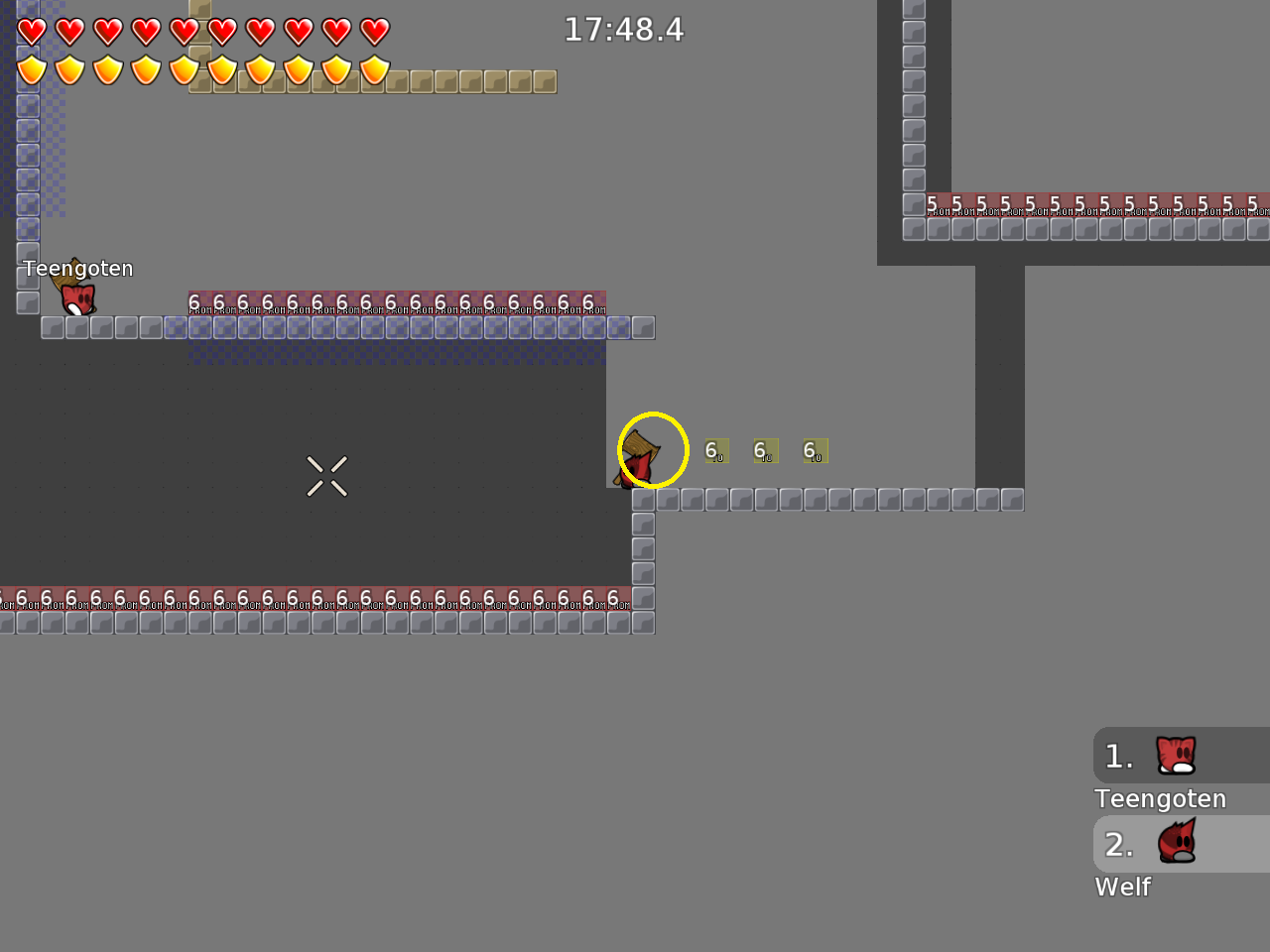Click the Welf name label in the leaderboard

coord(1122,887)
